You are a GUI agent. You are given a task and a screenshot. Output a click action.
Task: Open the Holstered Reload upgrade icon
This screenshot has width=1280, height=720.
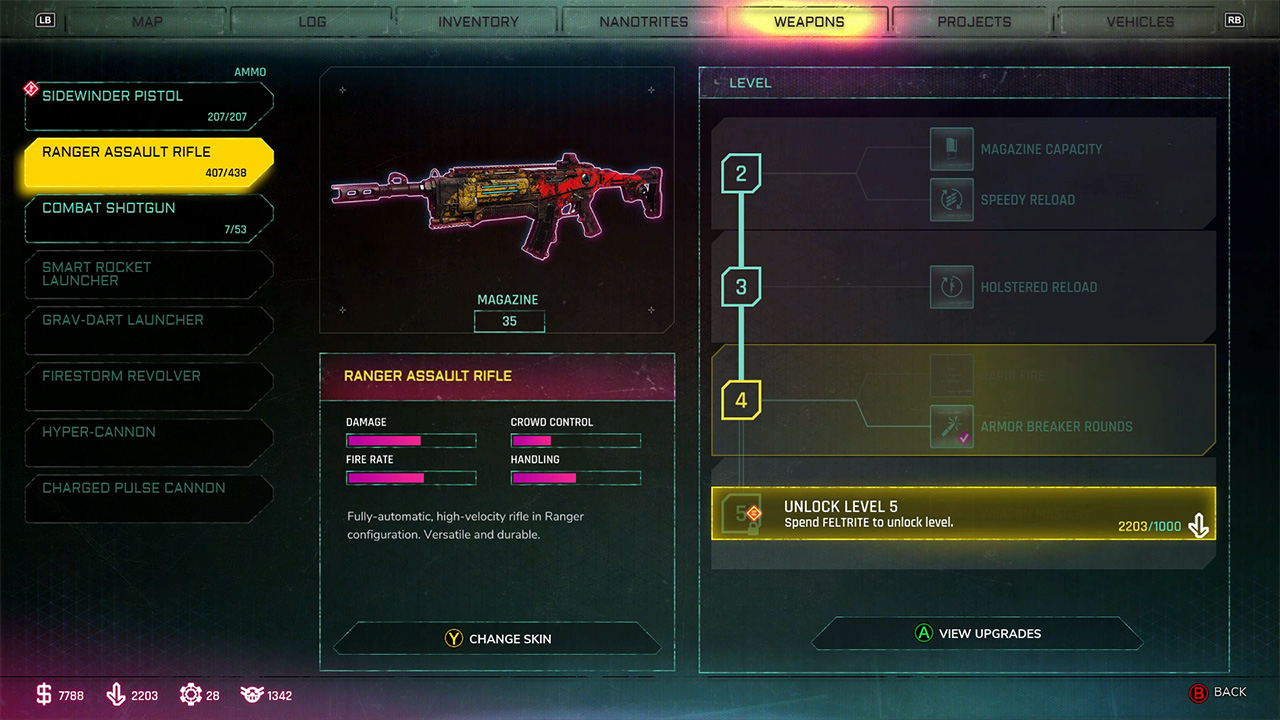951,287
